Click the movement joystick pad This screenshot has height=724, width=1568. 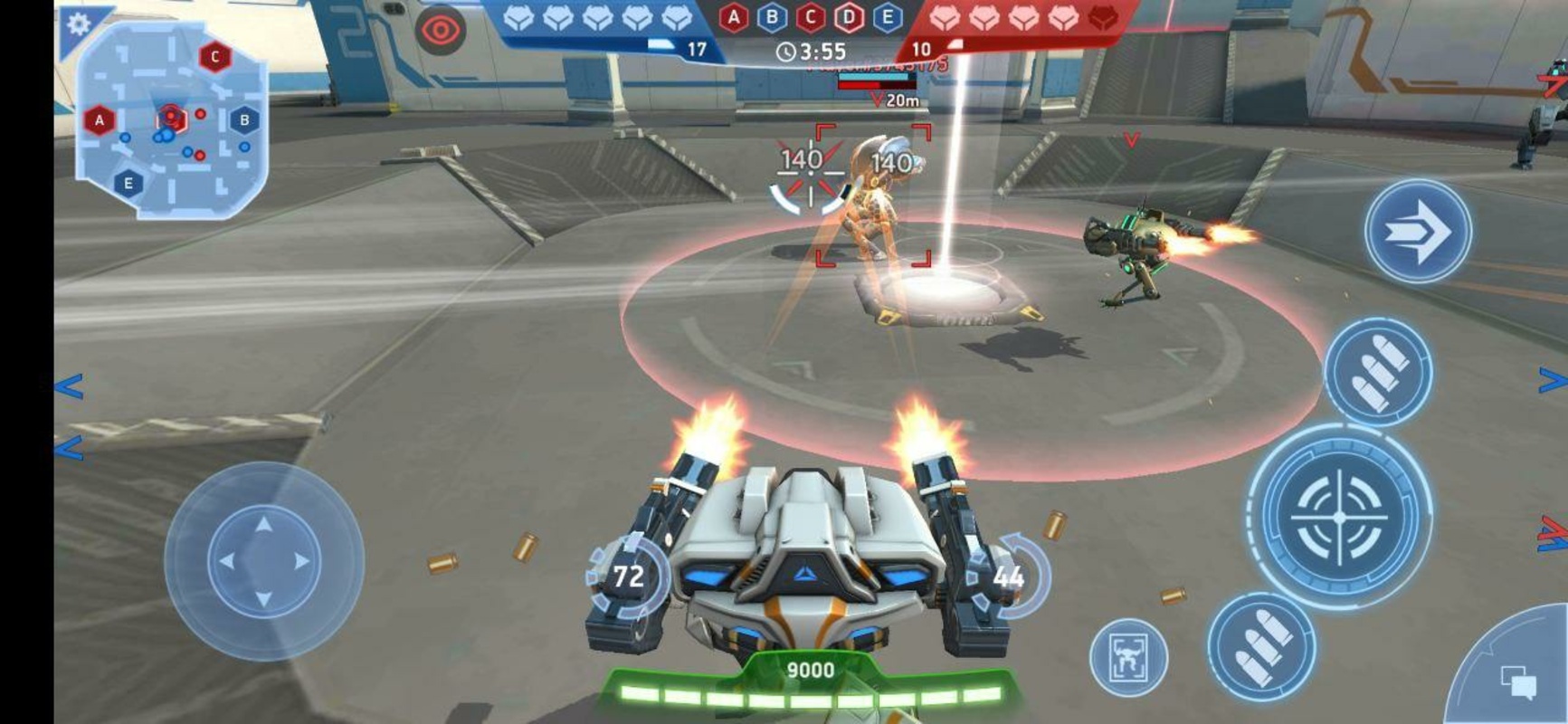(264, 561)
